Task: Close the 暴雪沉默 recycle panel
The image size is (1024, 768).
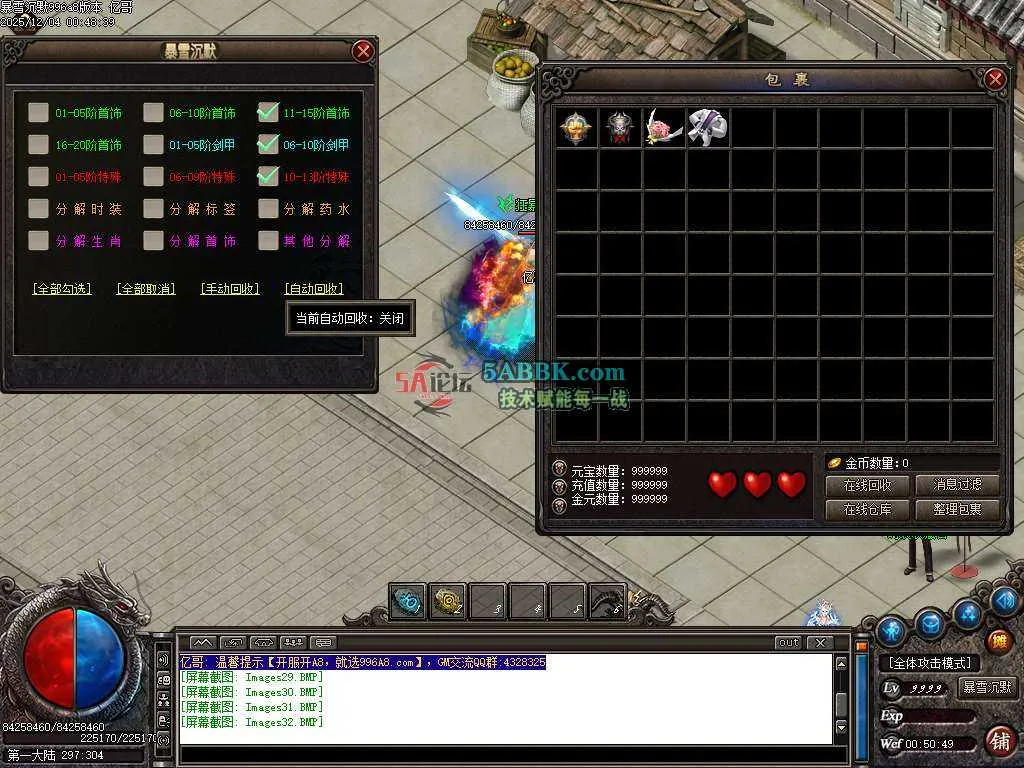Action: click(363, 51)
